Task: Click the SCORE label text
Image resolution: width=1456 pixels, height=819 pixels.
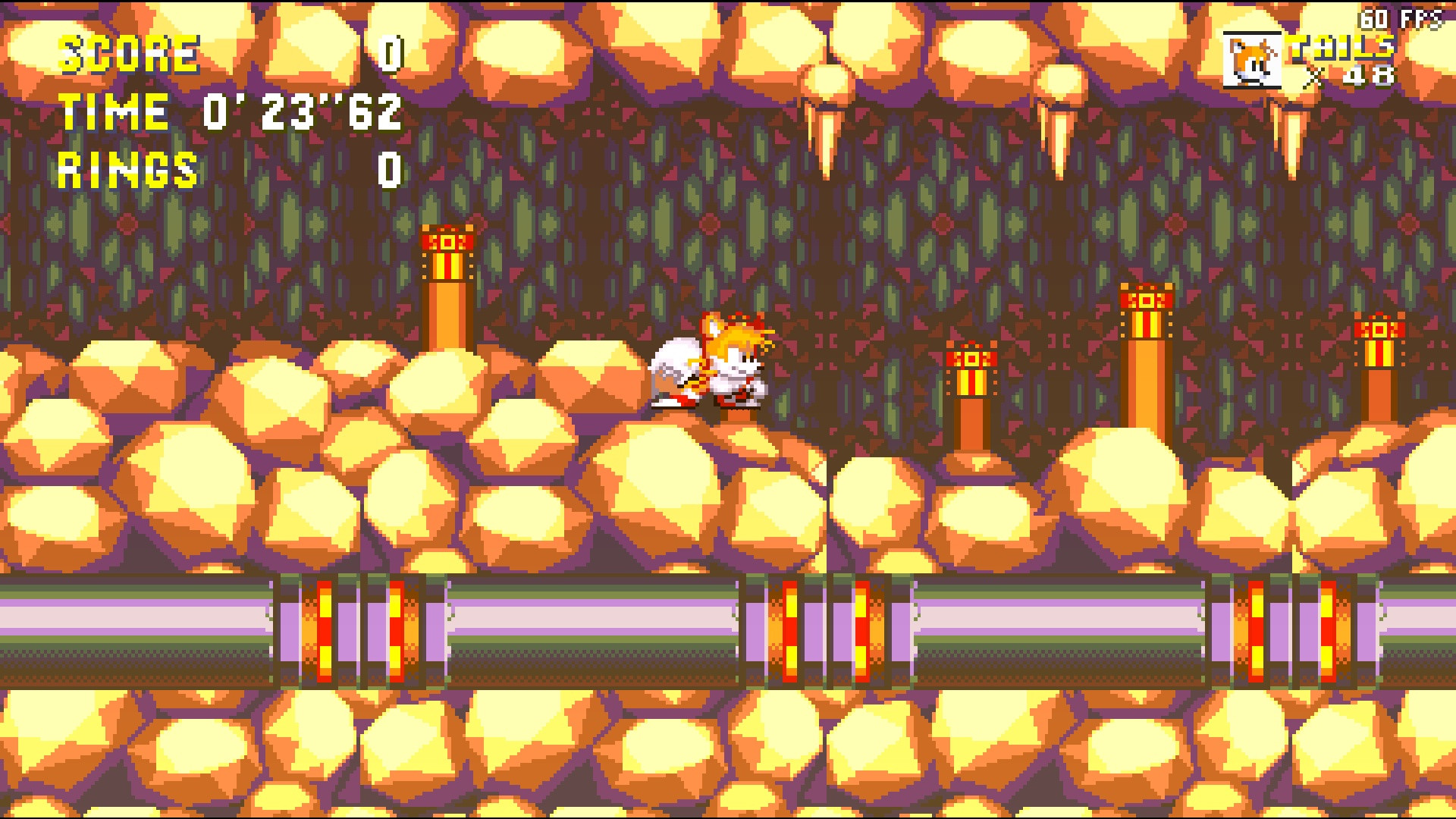Action: (129, 52)
